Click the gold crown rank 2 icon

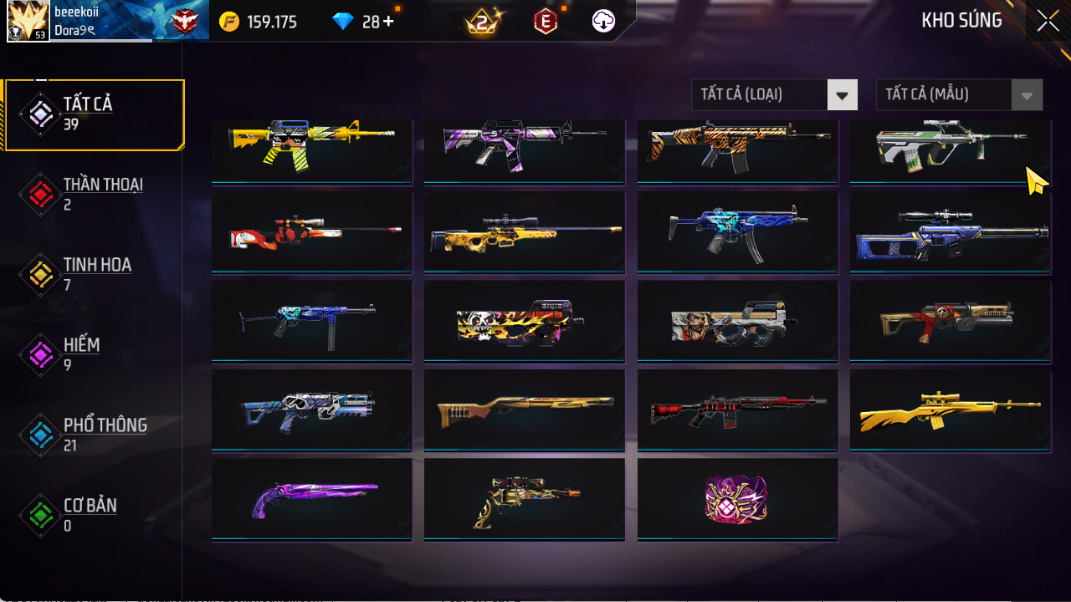[484, 21]
